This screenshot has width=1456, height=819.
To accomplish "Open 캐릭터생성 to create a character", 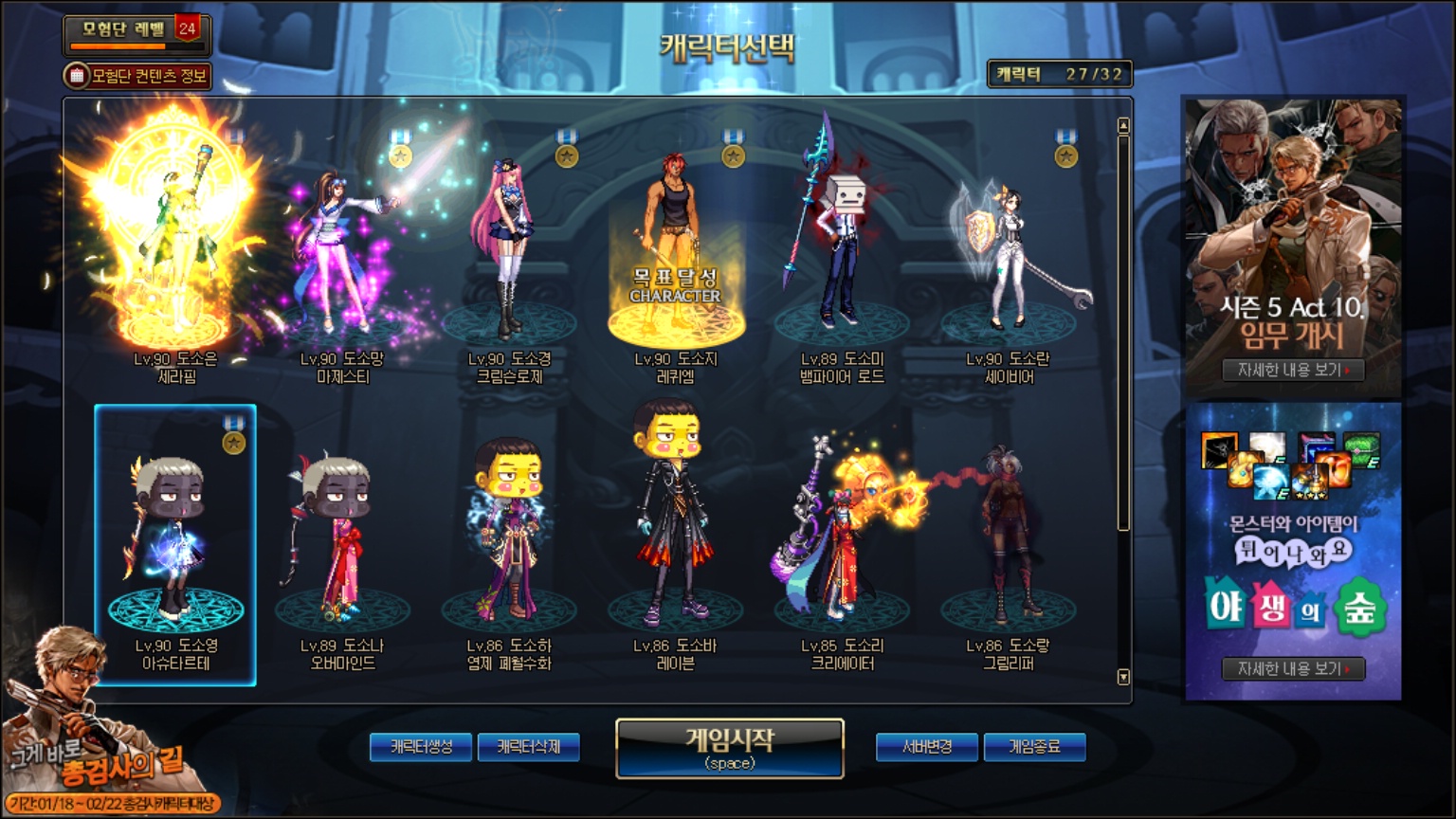I will pos(422,747).
